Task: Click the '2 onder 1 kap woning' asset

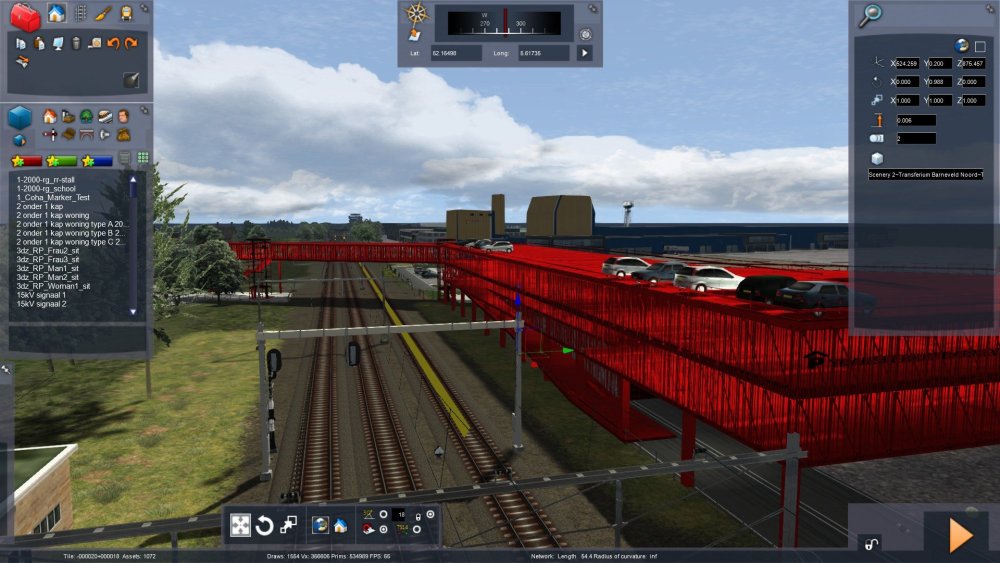Action: [x=53, y=215]
